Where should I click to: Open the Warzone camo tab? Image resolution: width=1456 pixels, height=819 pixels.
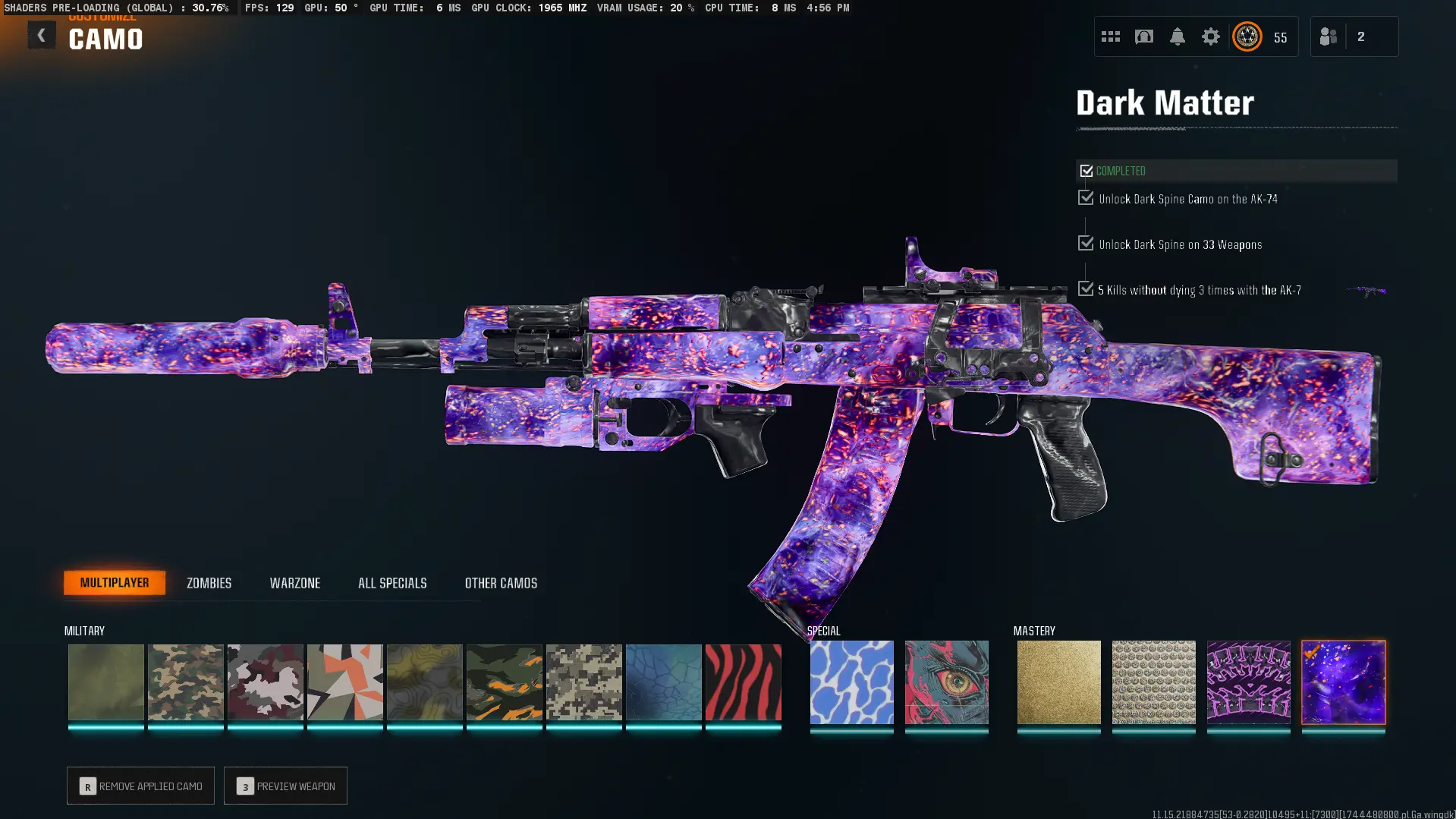(295, 583)
